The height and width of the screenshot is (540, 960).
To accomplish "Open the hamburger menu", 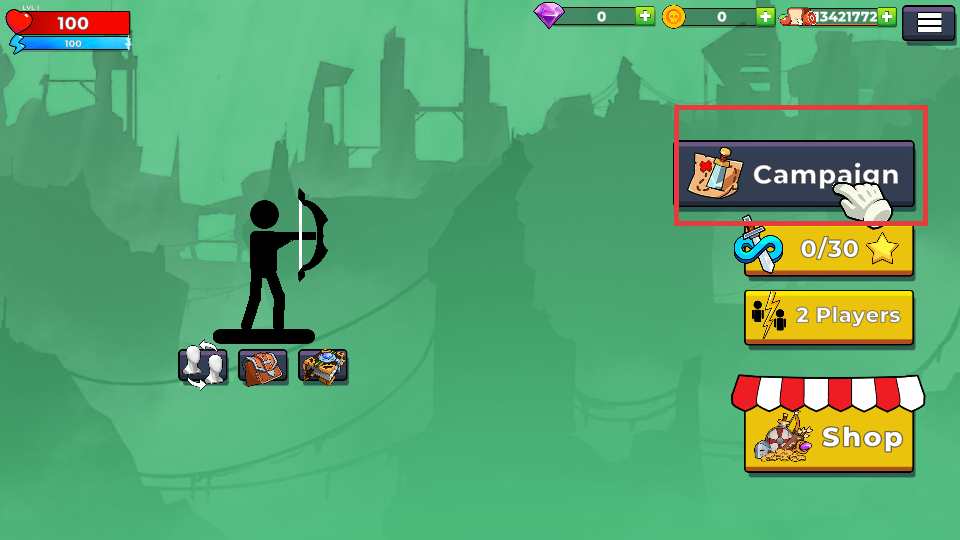I will (929, 23).
